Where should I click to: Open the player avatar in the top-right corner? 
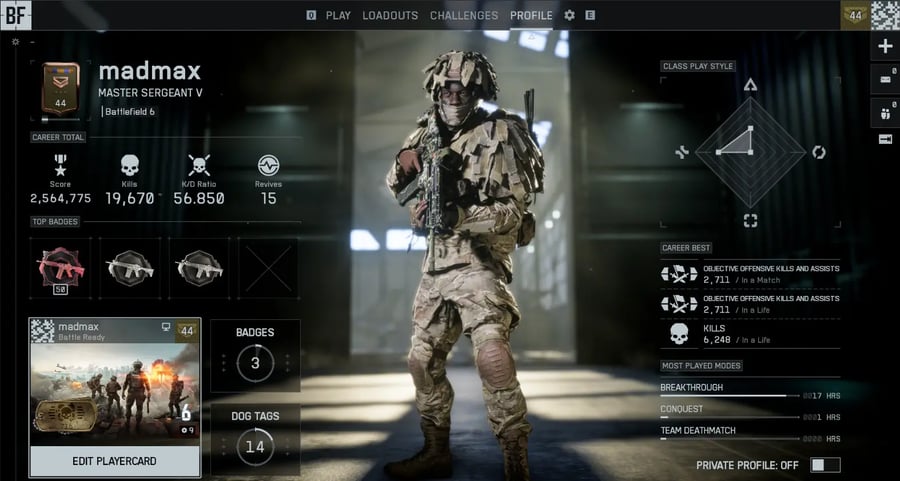click(885, 14)
